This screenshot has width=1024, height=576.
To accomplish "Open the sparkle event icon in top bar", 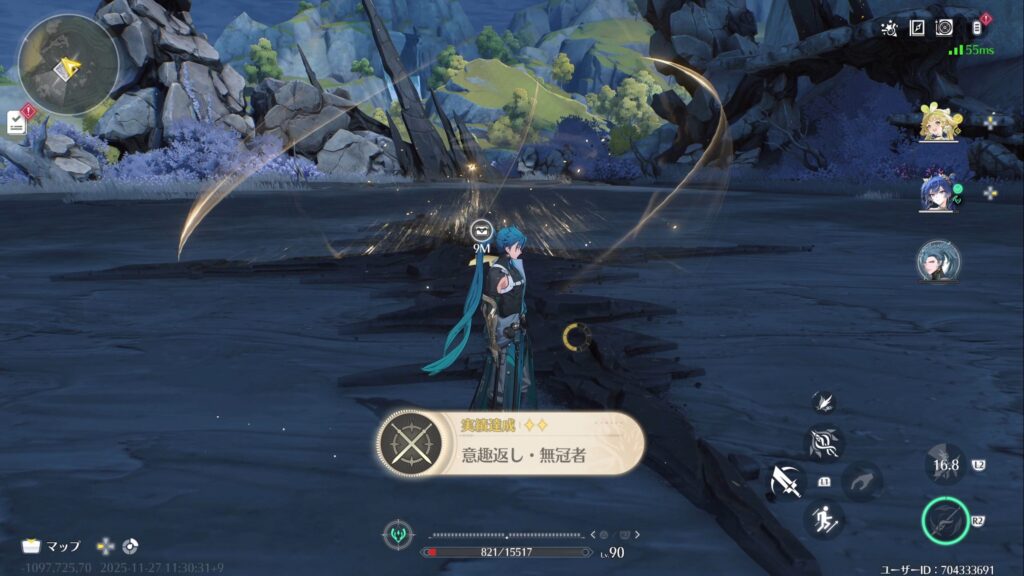I will [889, 29].
